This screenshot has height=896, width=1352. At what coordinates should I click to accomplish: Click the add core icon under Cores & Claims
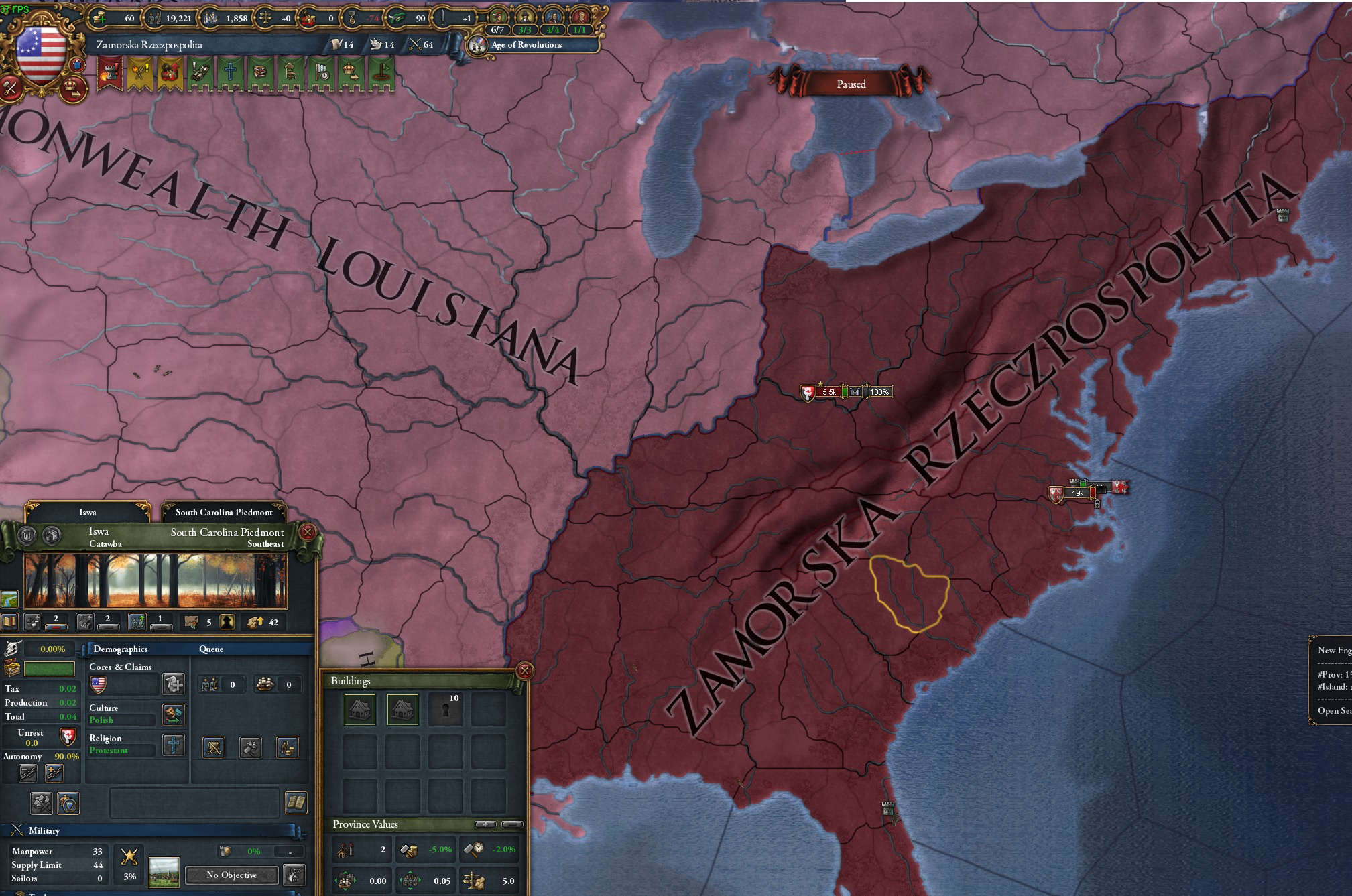pos(174,684)
